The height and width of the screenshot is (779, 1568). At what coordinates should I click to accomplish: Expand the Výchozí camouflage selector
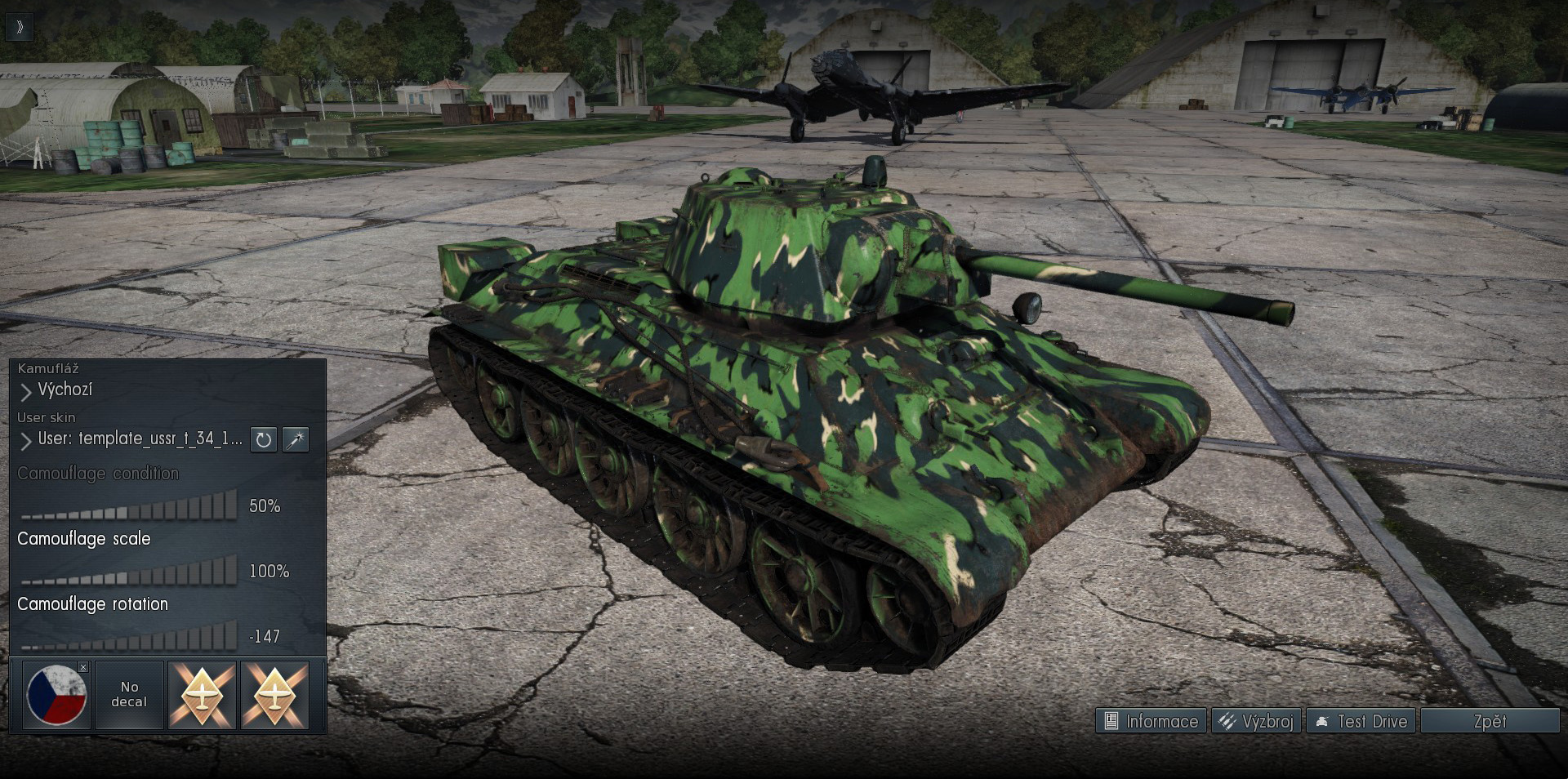pyautogui.click(x=65, y=389)
